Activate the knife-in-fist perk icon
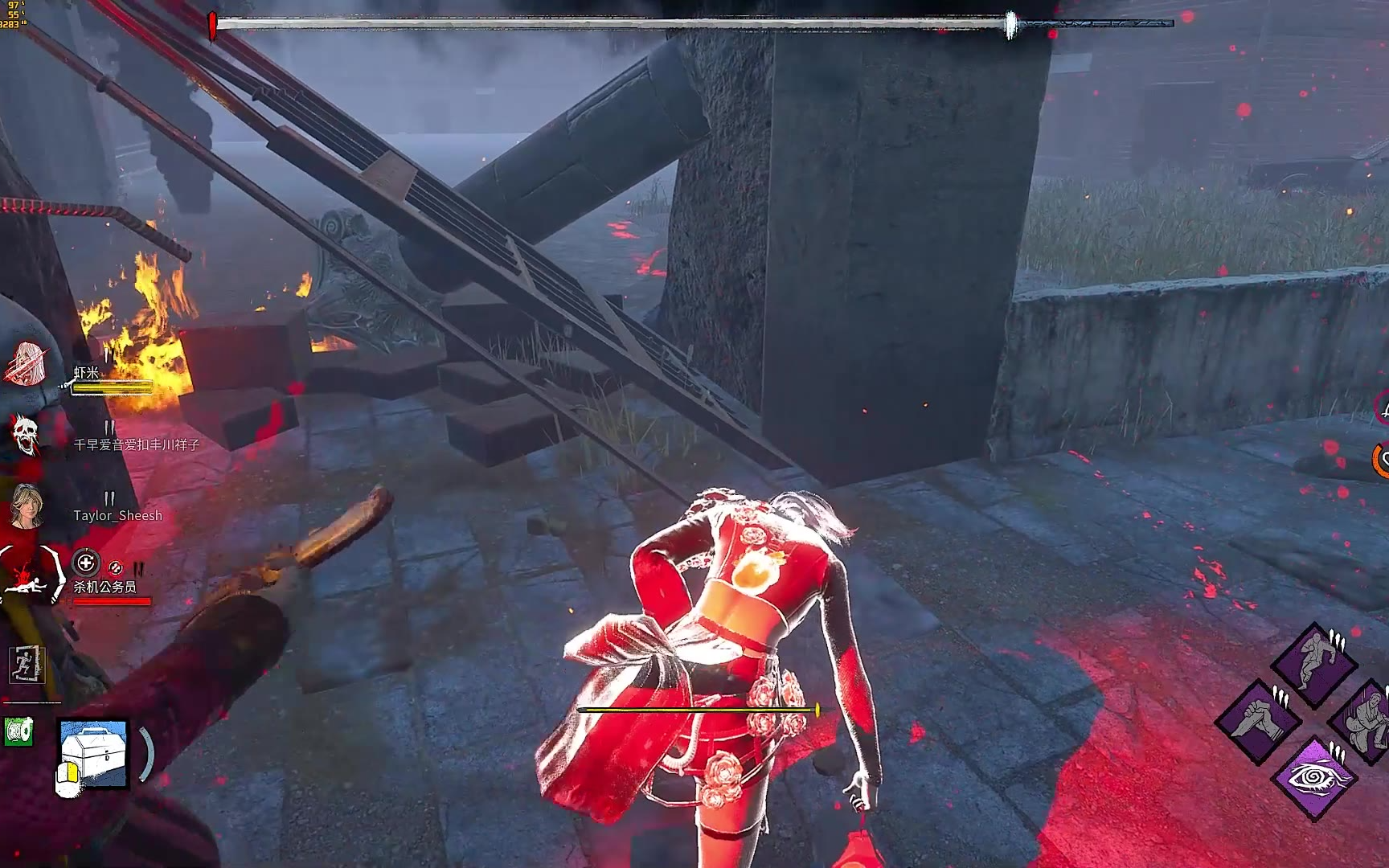This screenshot has height=868, width=1389. pyautogui.click(x=1258, y=718)
